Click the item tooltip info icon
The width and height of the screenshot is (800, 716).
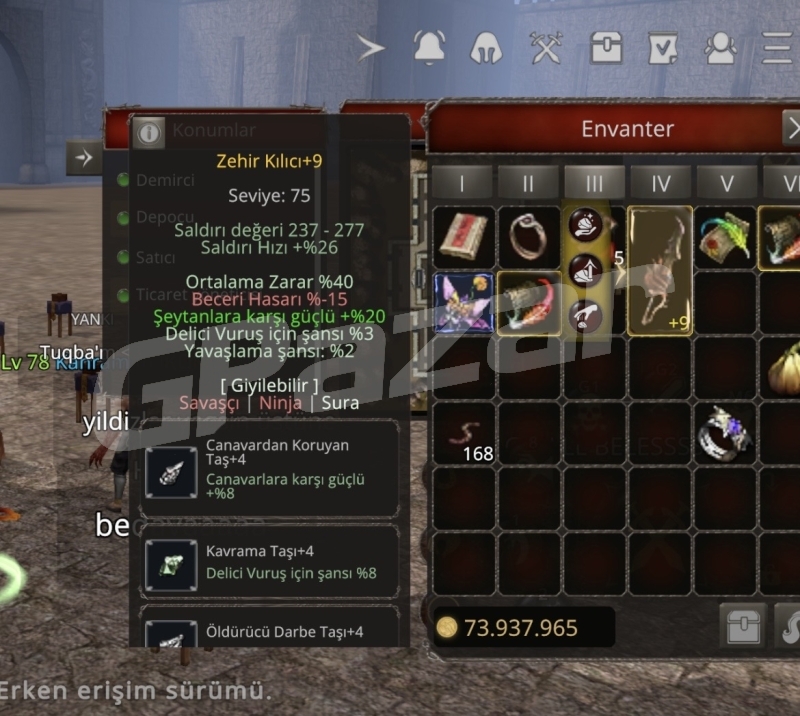149,131
